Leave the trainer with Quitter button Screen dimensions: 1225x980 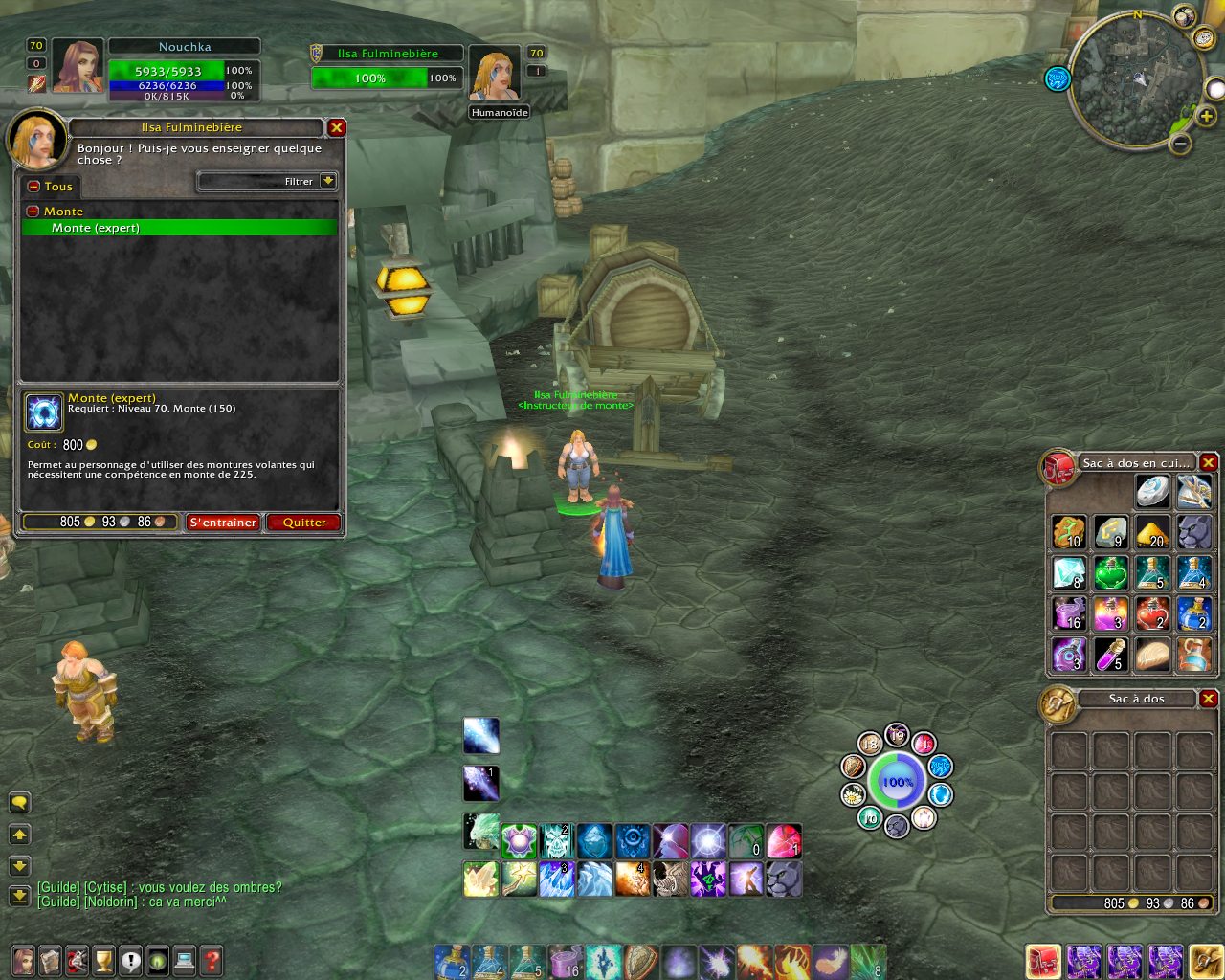(304, 523)
